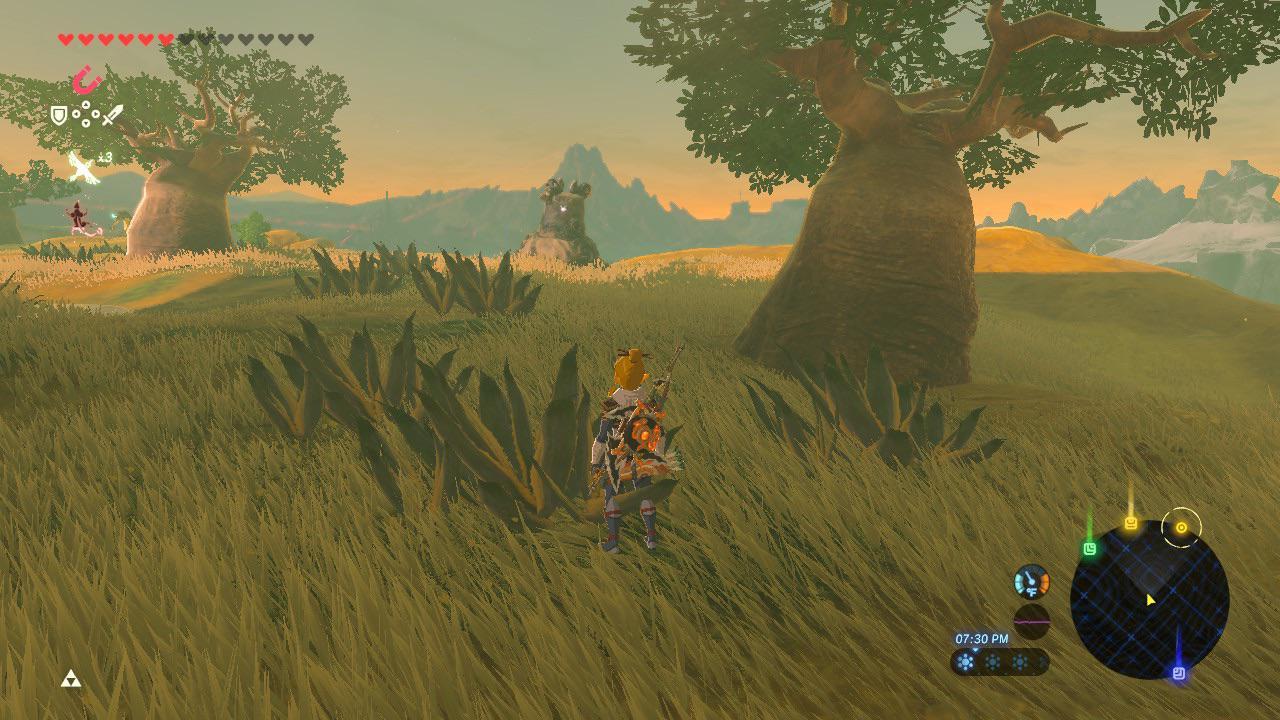Toggle the first red heart in the health bar
The width and height of the screenshot is (1280, 720).
pyautogui.click(x=65, y=39)
